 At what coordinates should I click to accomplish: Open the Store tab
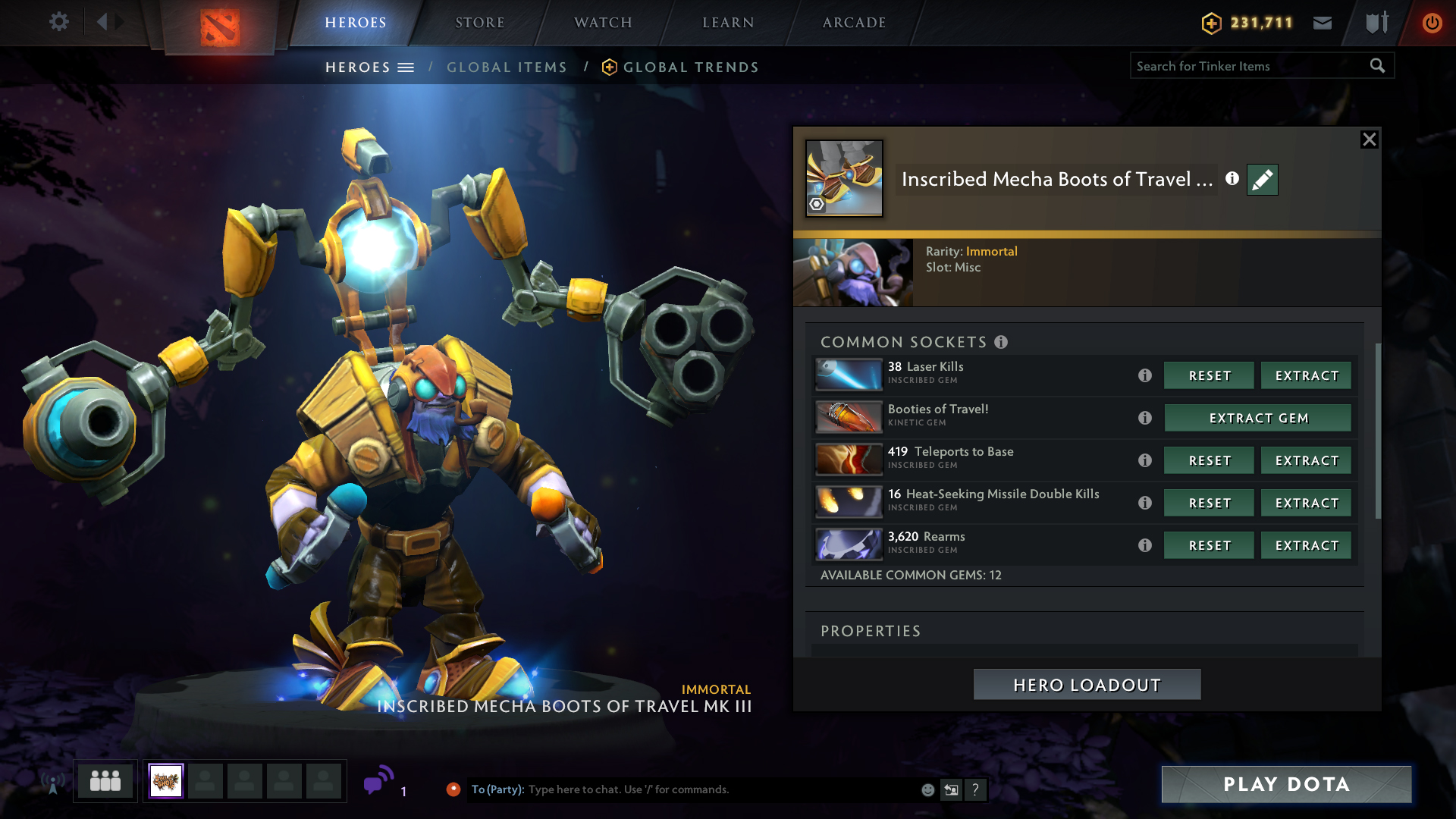pos(479,23)
